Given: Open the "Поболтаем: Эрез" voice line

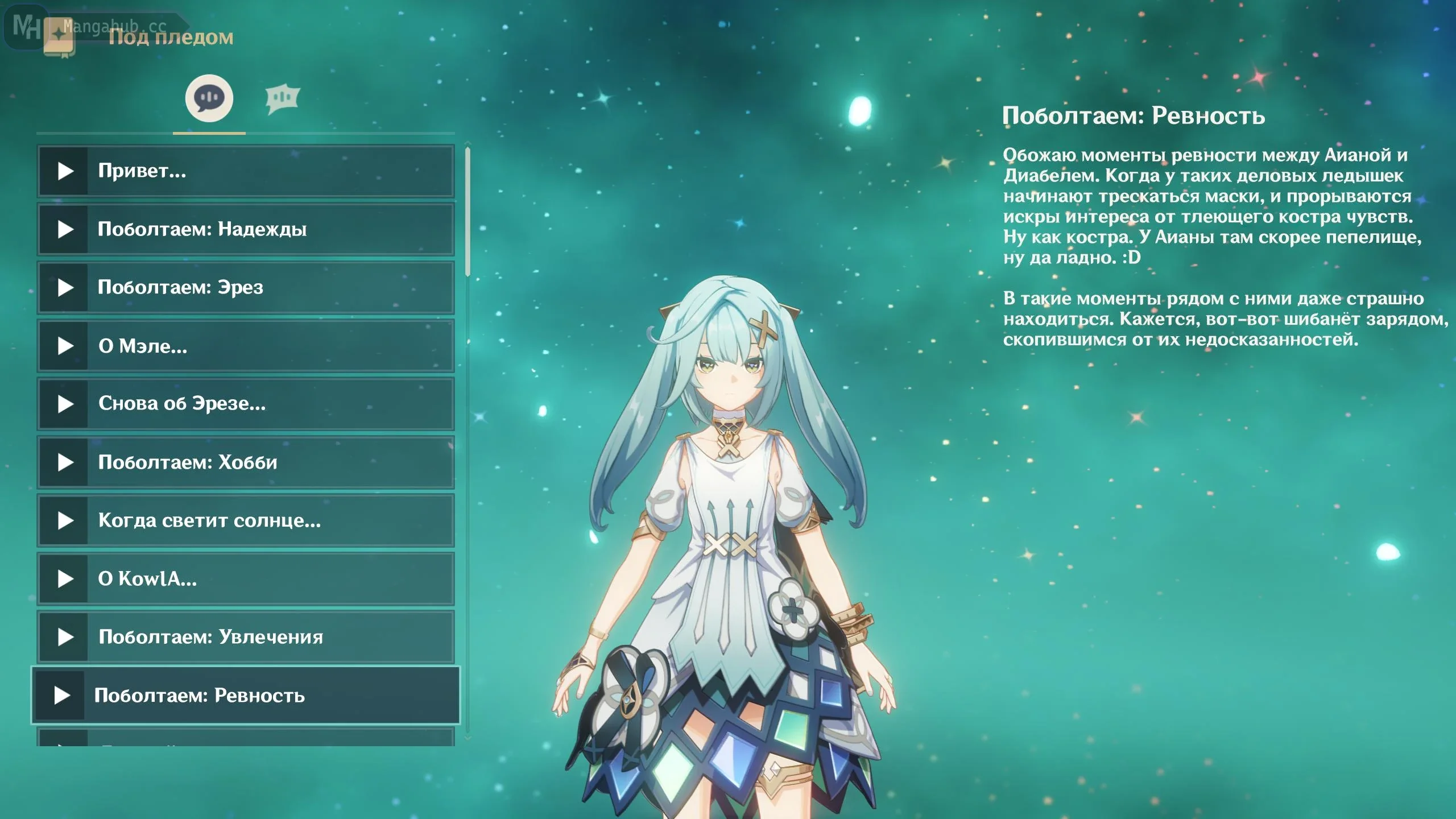Looking at the screenshot, I should 246,287.
